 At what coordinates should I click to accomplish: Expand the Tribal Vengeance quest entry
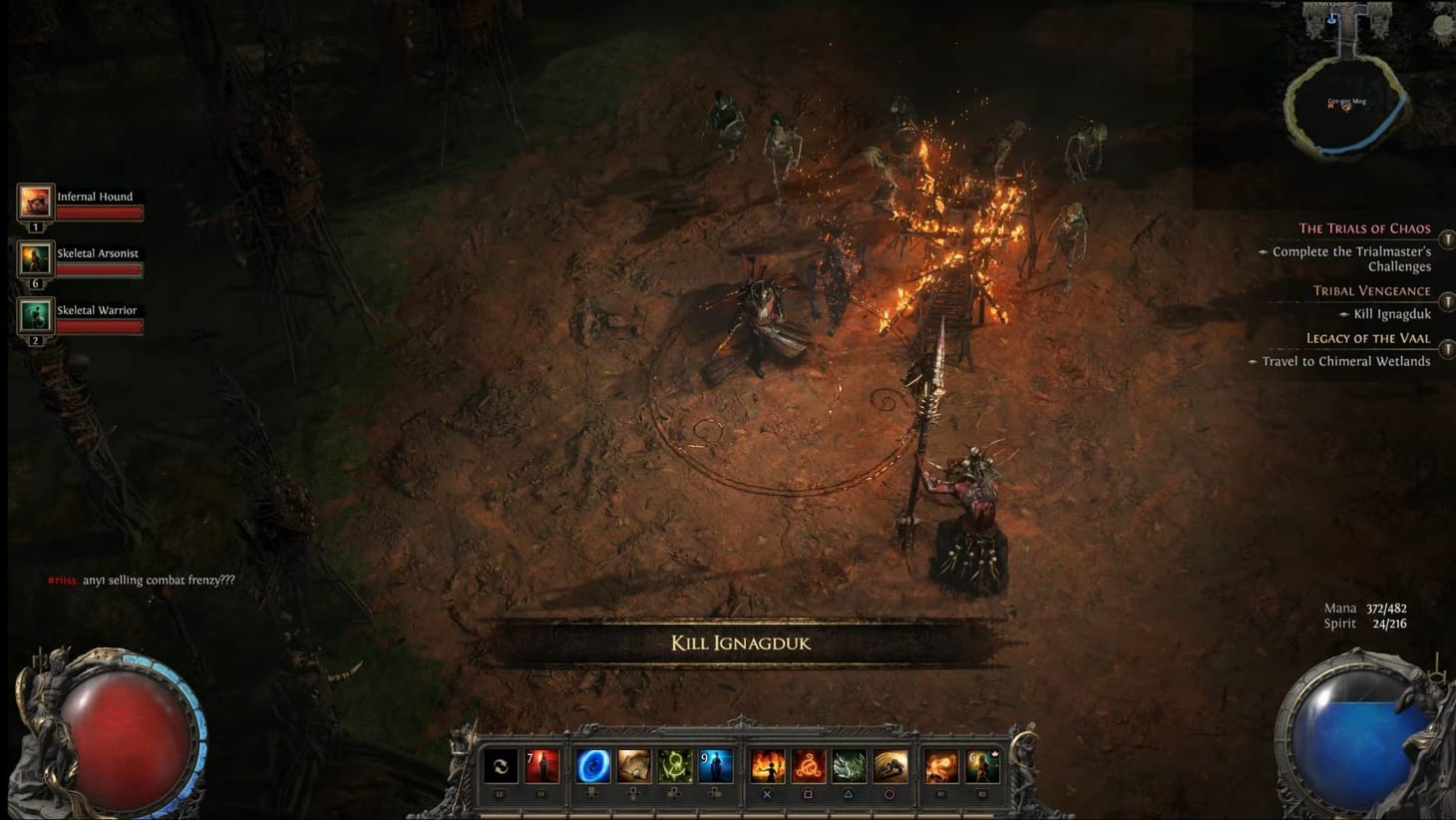point(1373,290)
